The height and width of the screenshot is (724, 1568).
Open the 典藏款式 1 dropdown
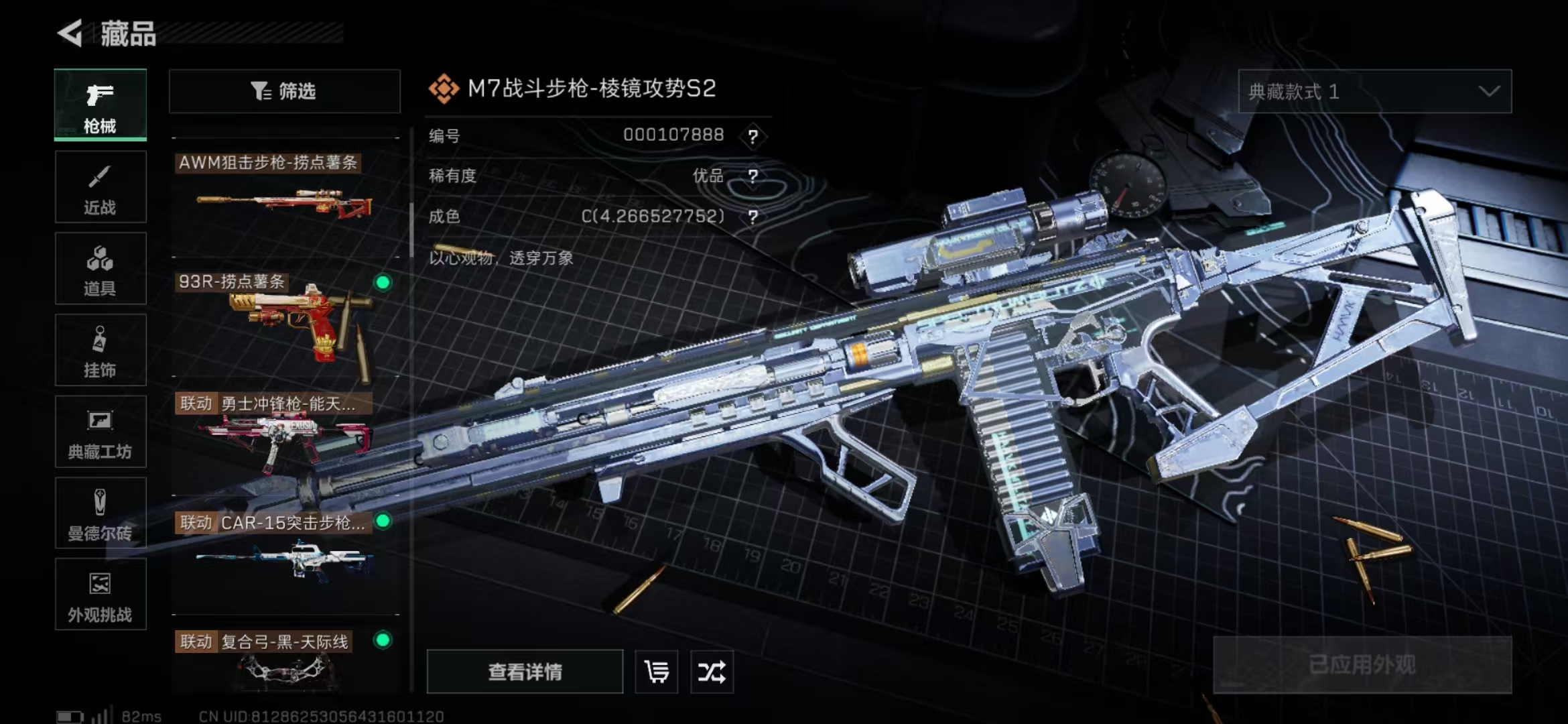1376,93
